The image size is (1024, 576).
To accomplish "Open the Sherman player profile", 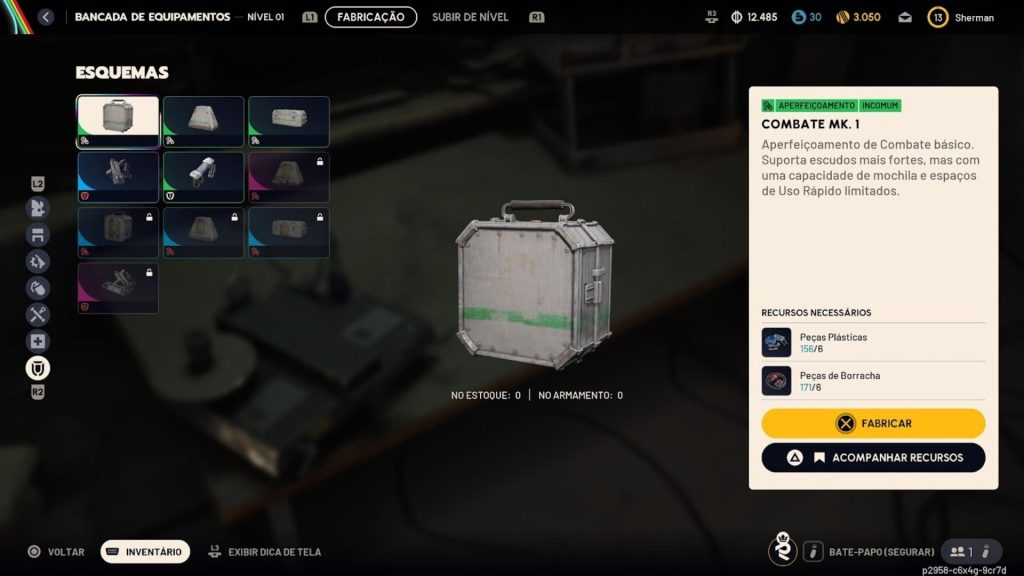I will 960,17.
